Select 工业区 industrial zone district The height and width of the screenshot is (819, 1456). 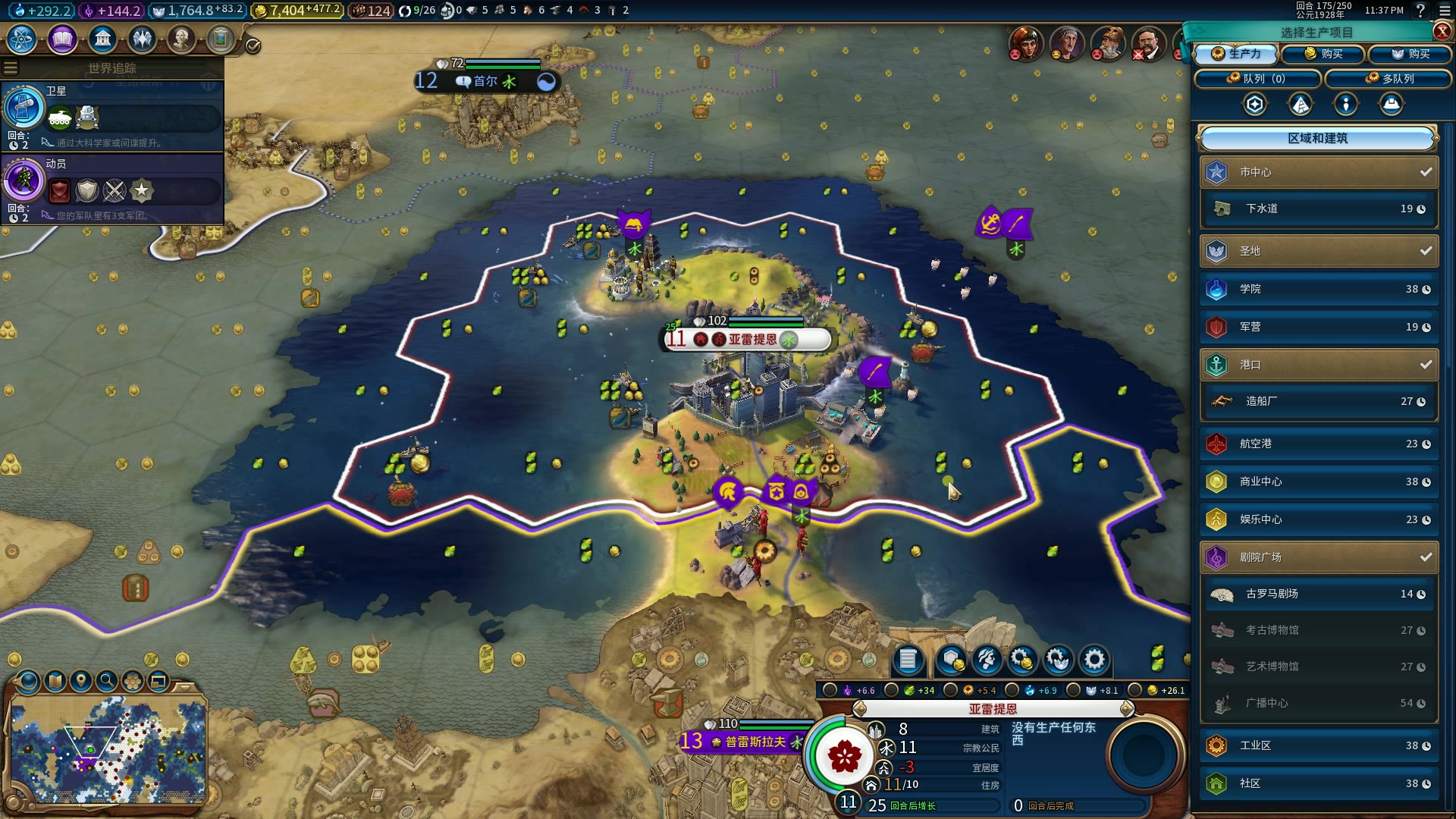point(1319,745)
